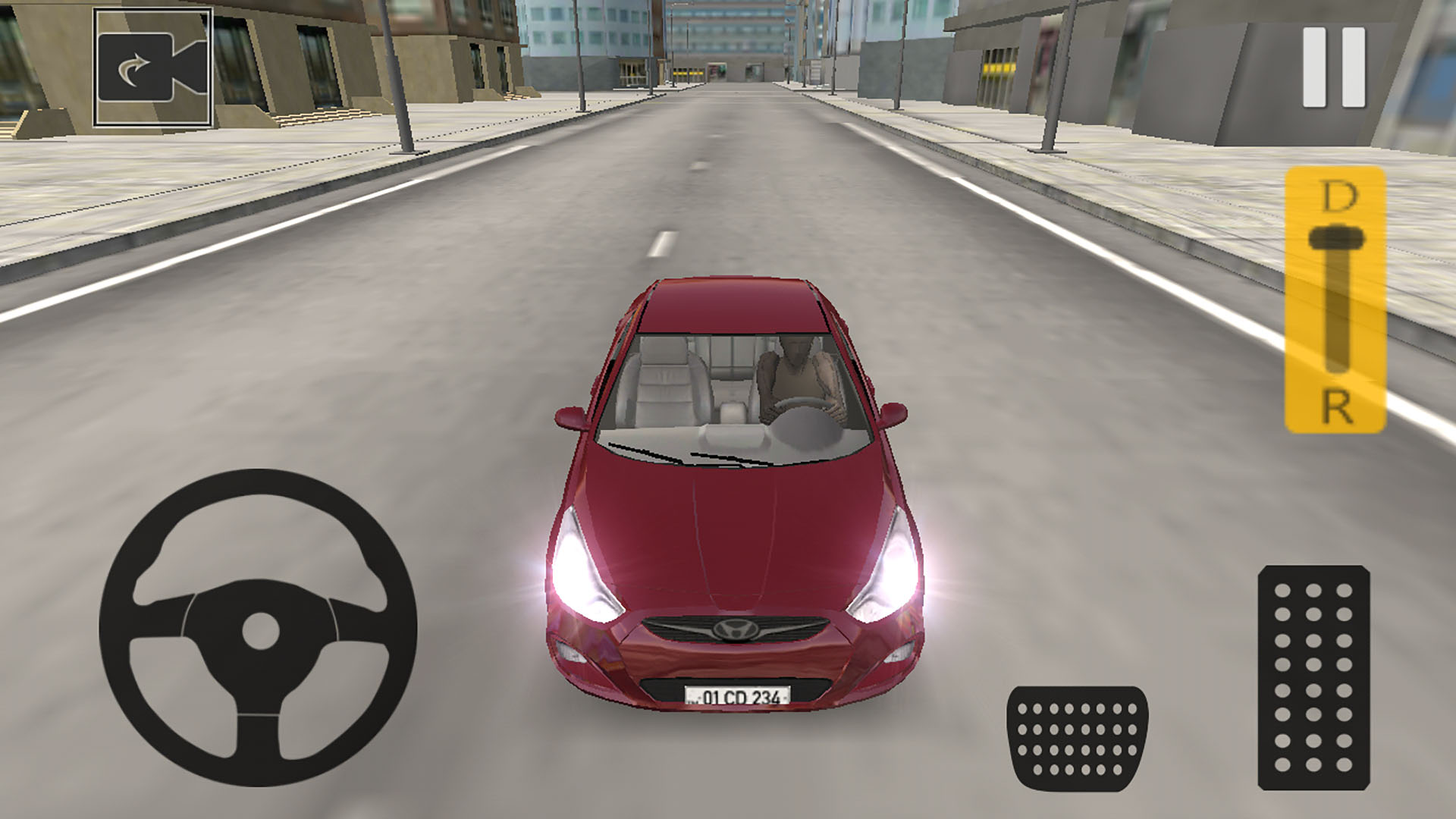Click the camera button at top left
1456x819 pixels.
point(152,67)
